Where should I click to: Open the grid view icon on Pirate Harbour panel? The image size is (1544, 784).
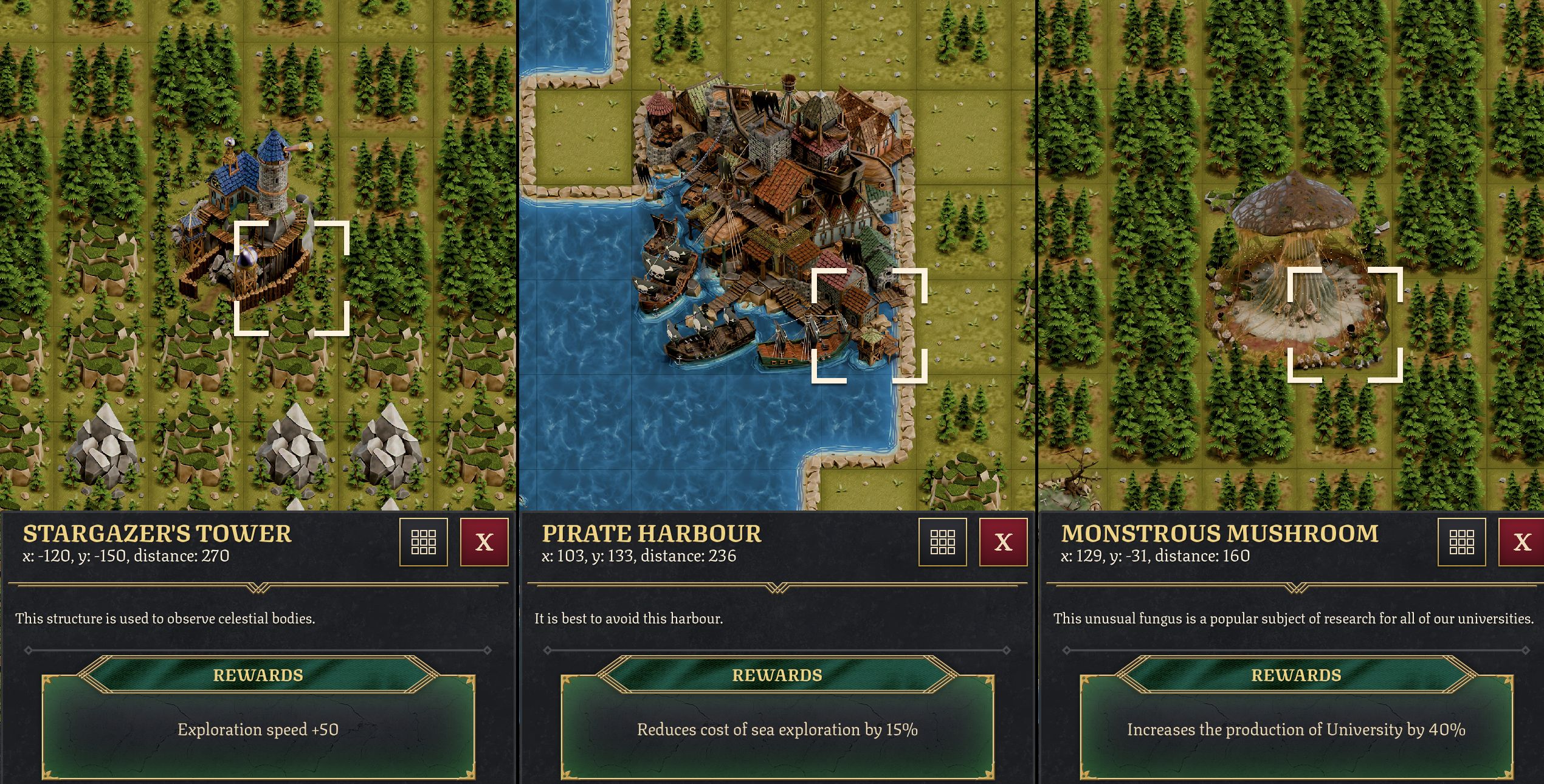click(943, 543)
